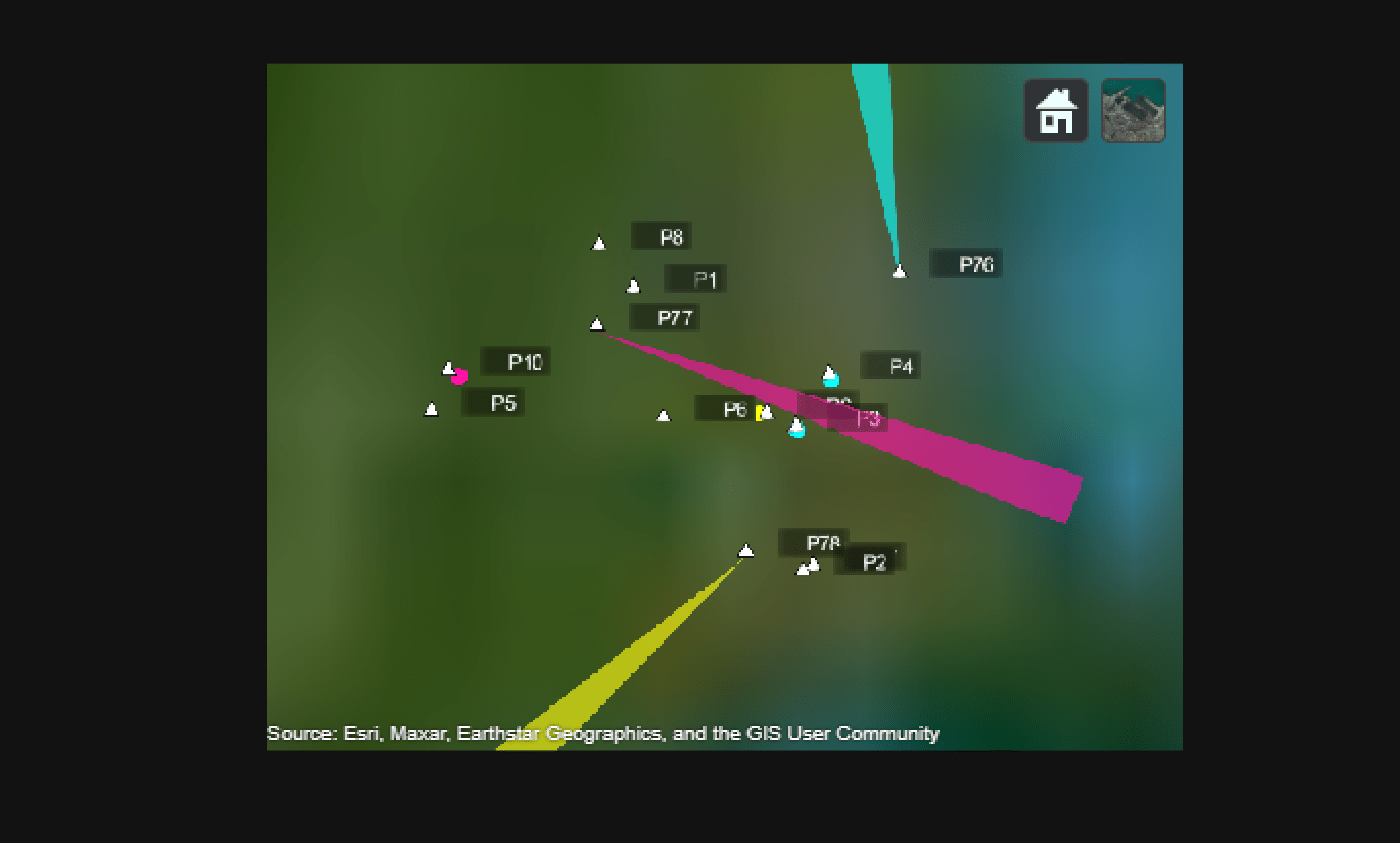The image size is (1400, 843).
Task: Select the P77 marker at the magenta beam origin
Action: (x=597, y=322)
